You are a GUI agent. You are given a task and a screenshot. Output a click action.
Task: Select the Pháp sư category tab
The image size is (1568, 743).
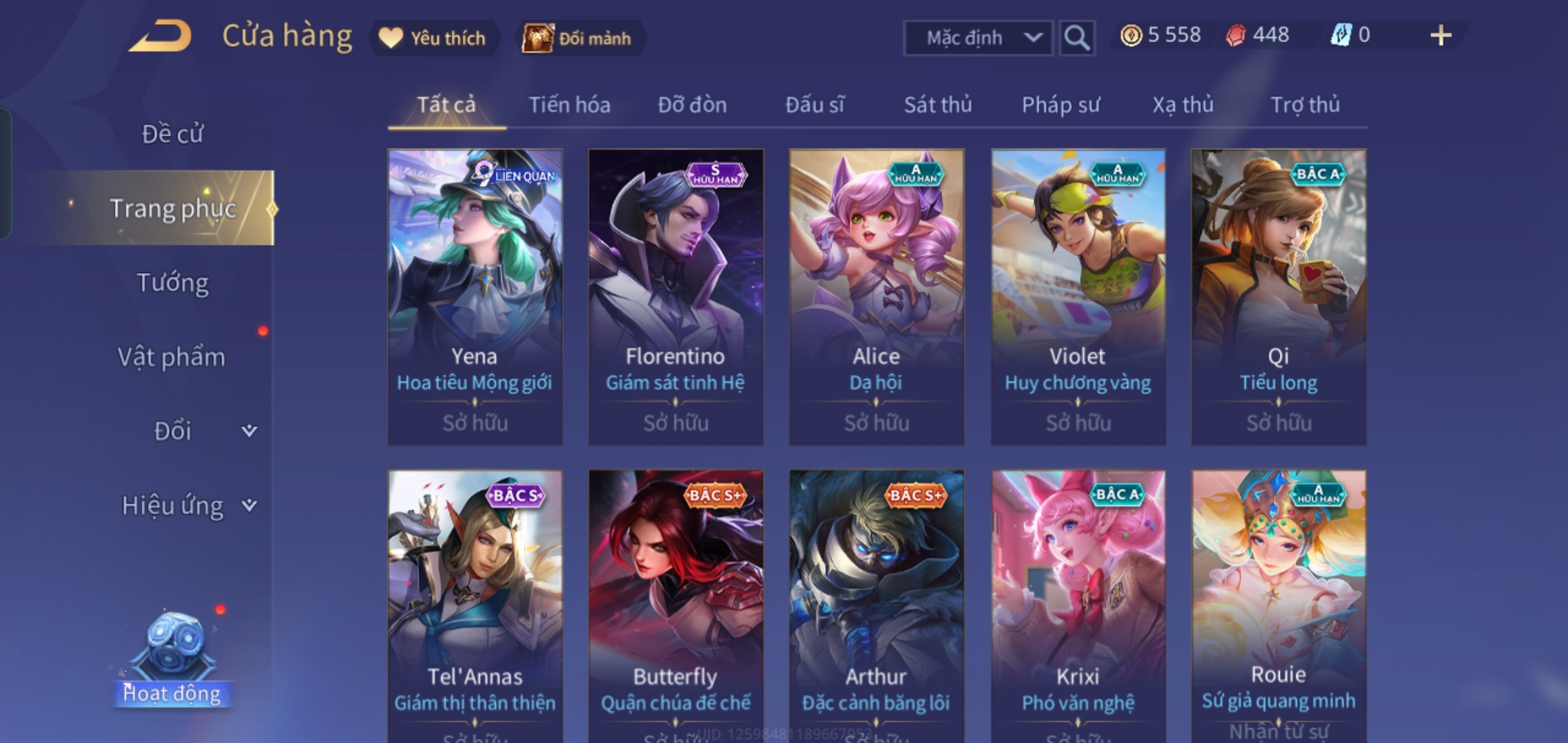tap(1060, 105)
